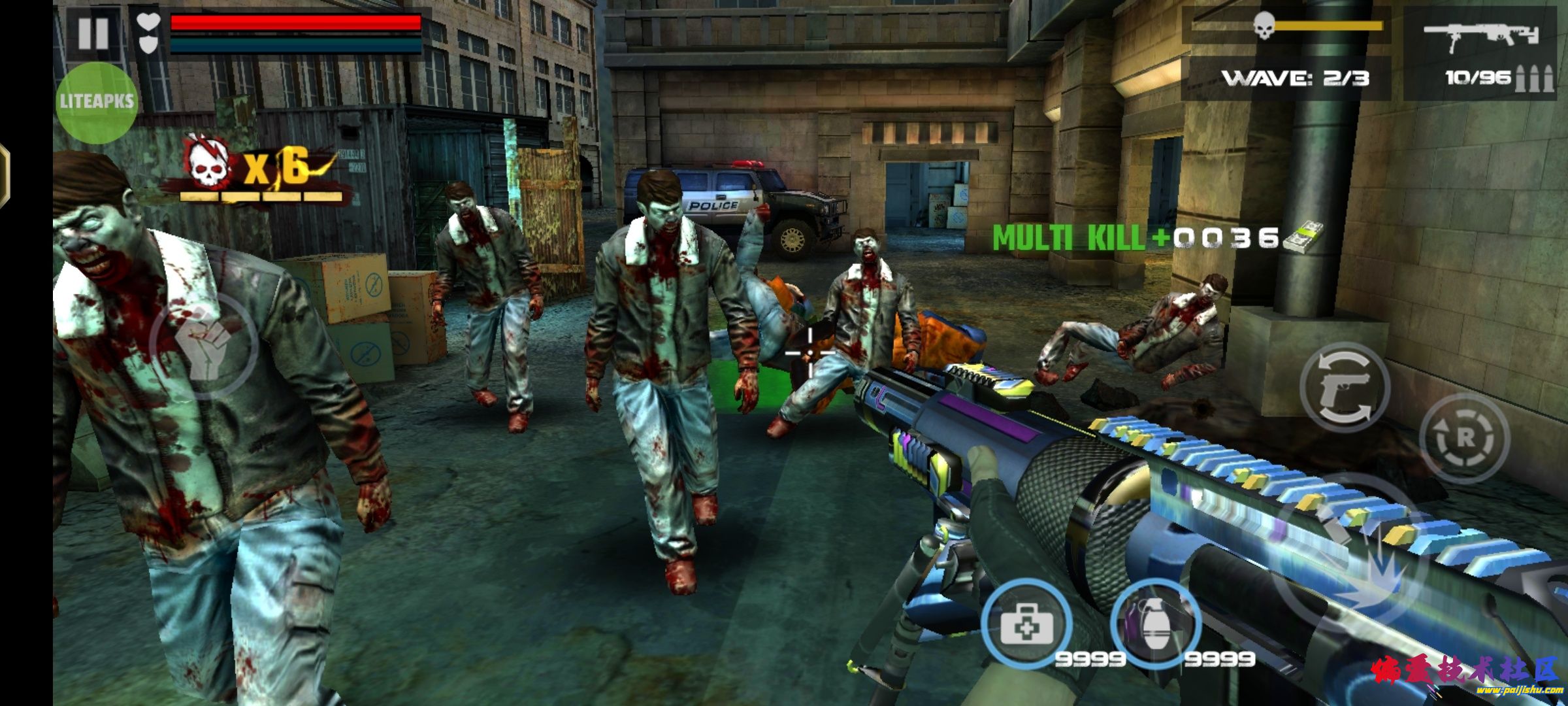Screen dimensions: 1568x706
Task: Tap the melee fist button
Action: tap(204, 345)
